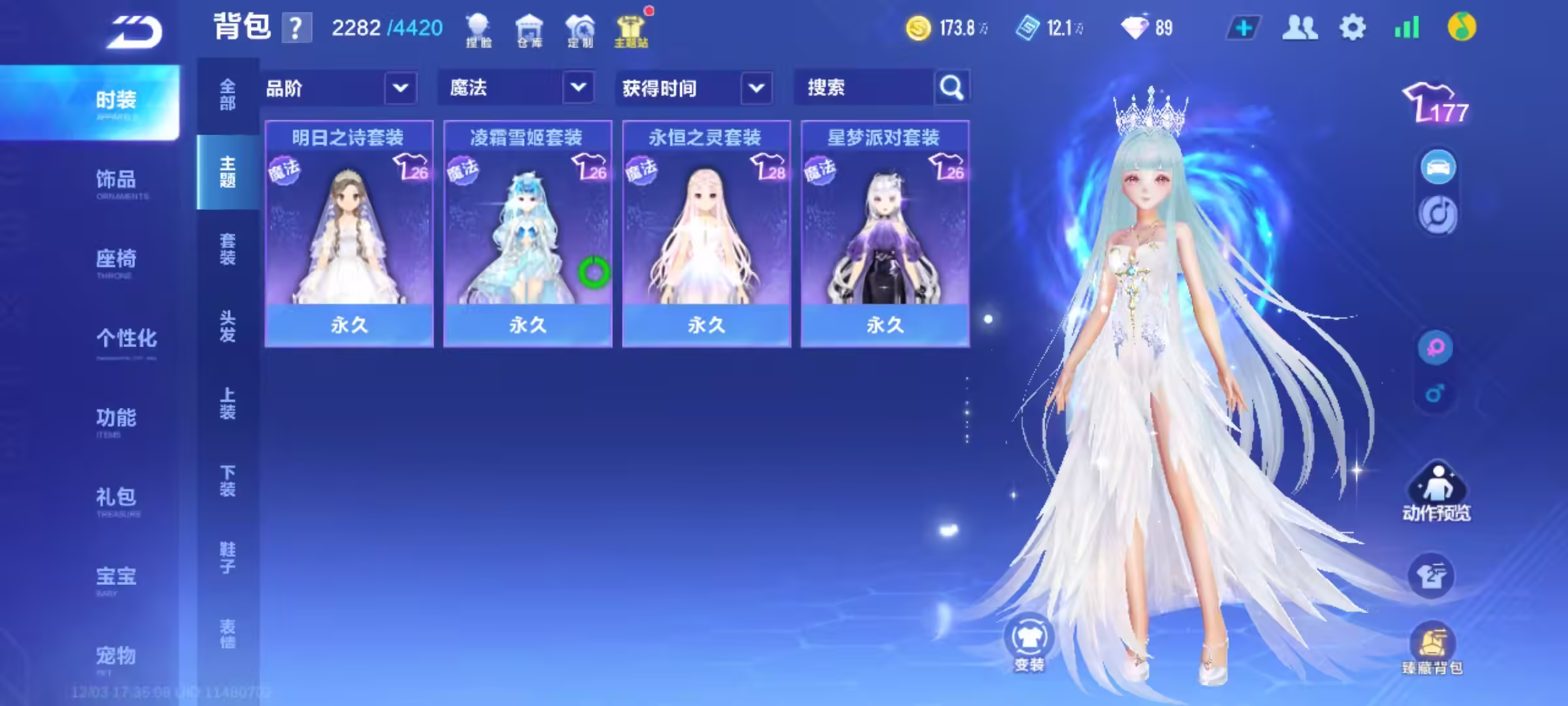Select the 星梦派对套装 outfit card
The image size is (1568, 706).
click(x=885, y=233)
